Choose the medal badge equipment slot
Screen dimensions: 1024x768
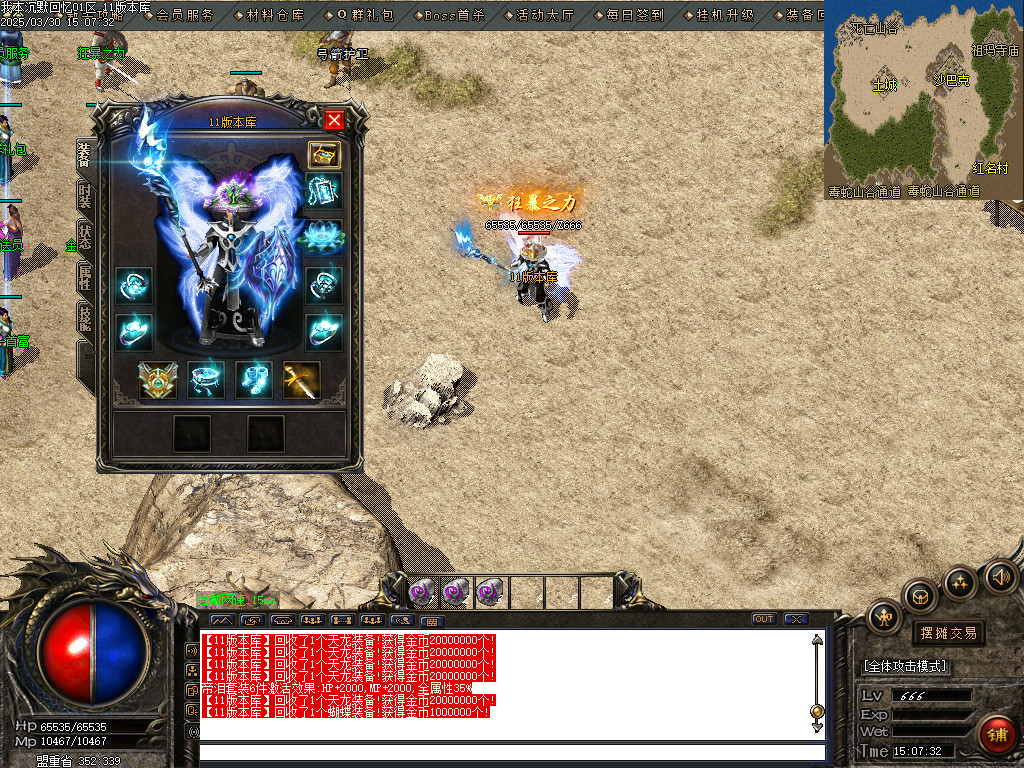coord(157,380)
